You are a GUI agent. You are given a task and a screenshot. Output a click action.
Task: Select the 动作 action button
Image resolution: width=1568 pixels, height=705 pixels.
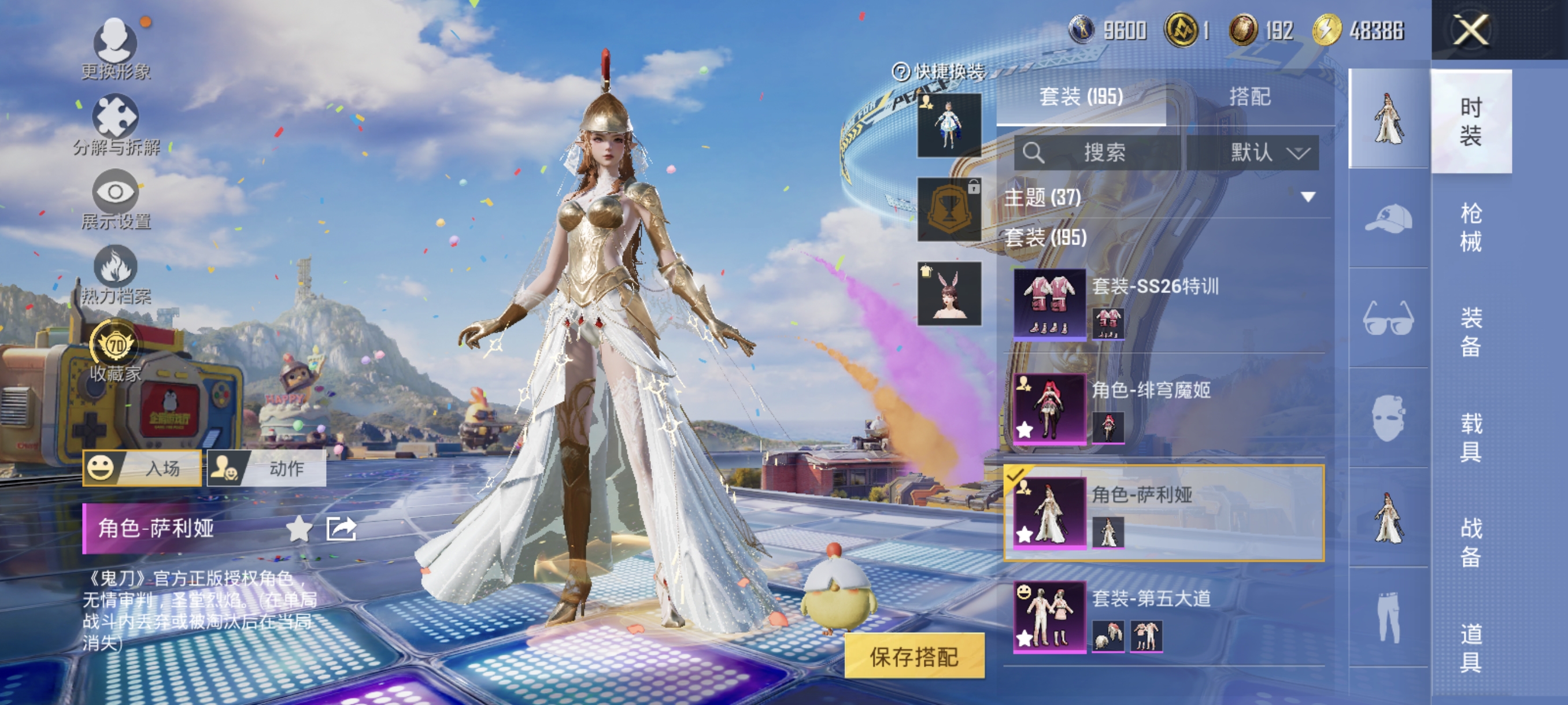(x=267, y=467)
